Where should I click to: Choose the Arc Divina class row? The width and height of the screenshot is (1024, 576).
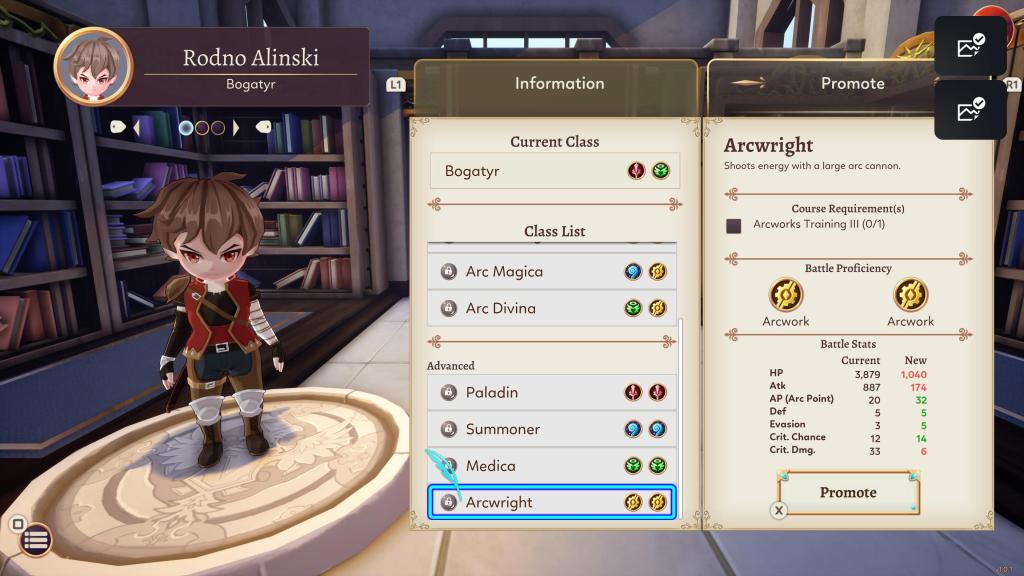coord(552,308)
